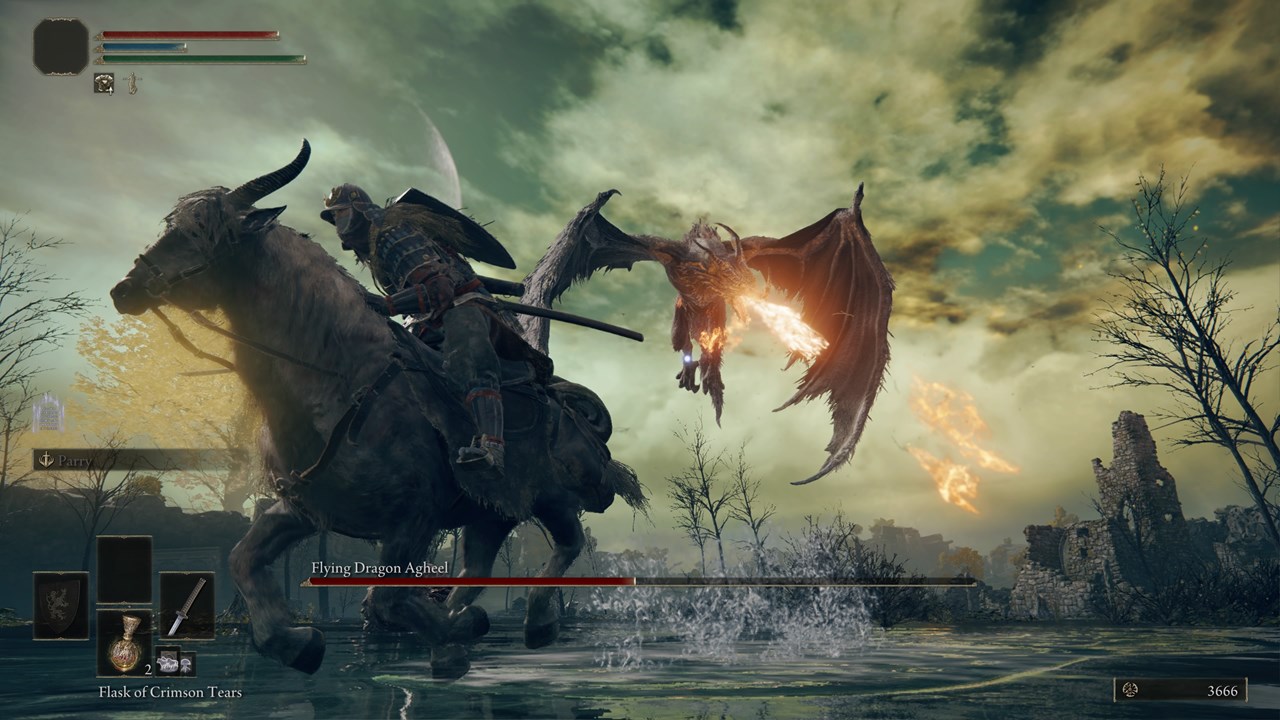1280x720 pixels.
Task: Select the lion crest shield slot
Action: pos(61,606)
